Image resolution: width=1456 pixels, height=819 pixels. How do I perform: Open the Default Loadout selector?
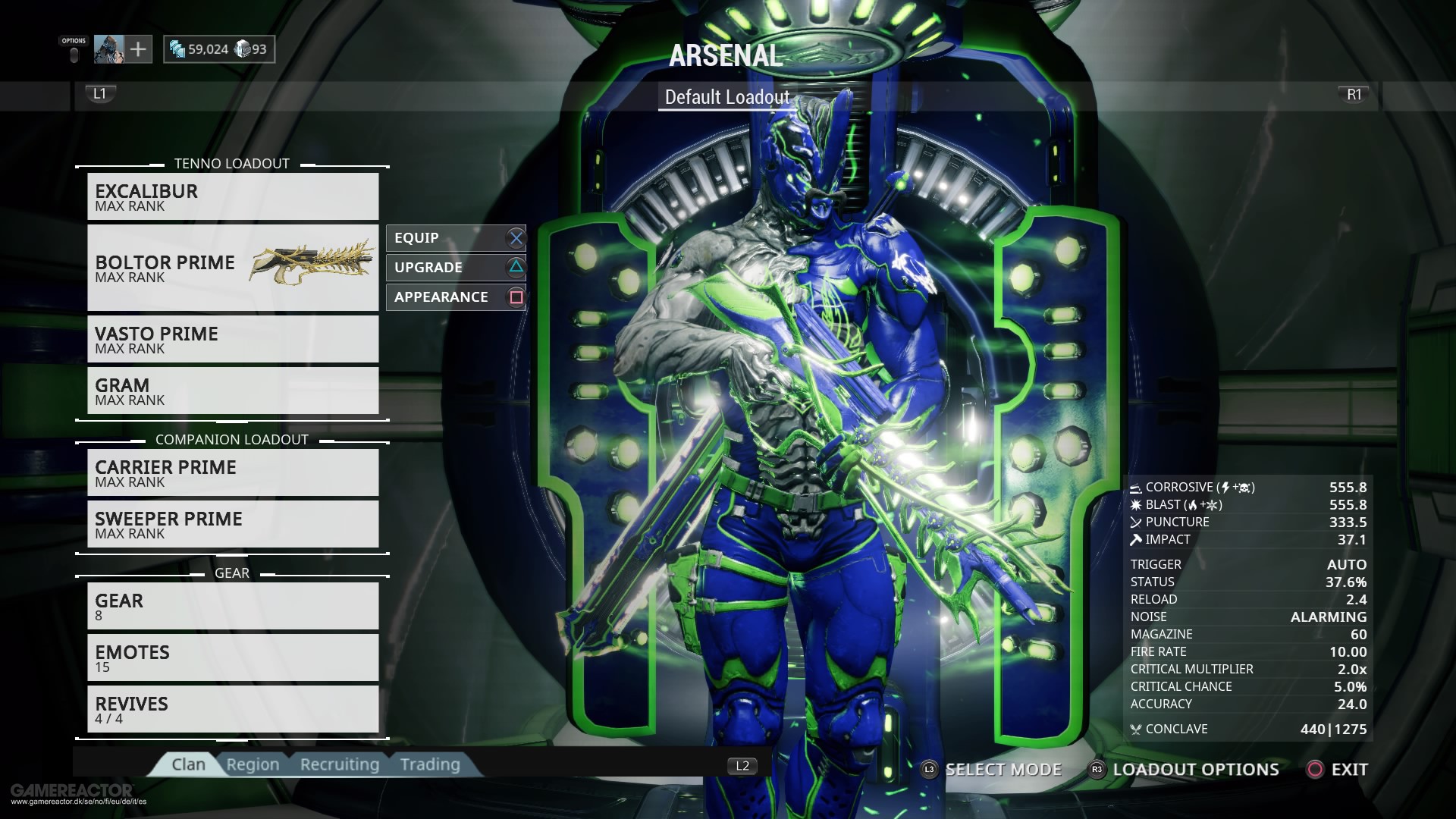[x=727, y=97]
